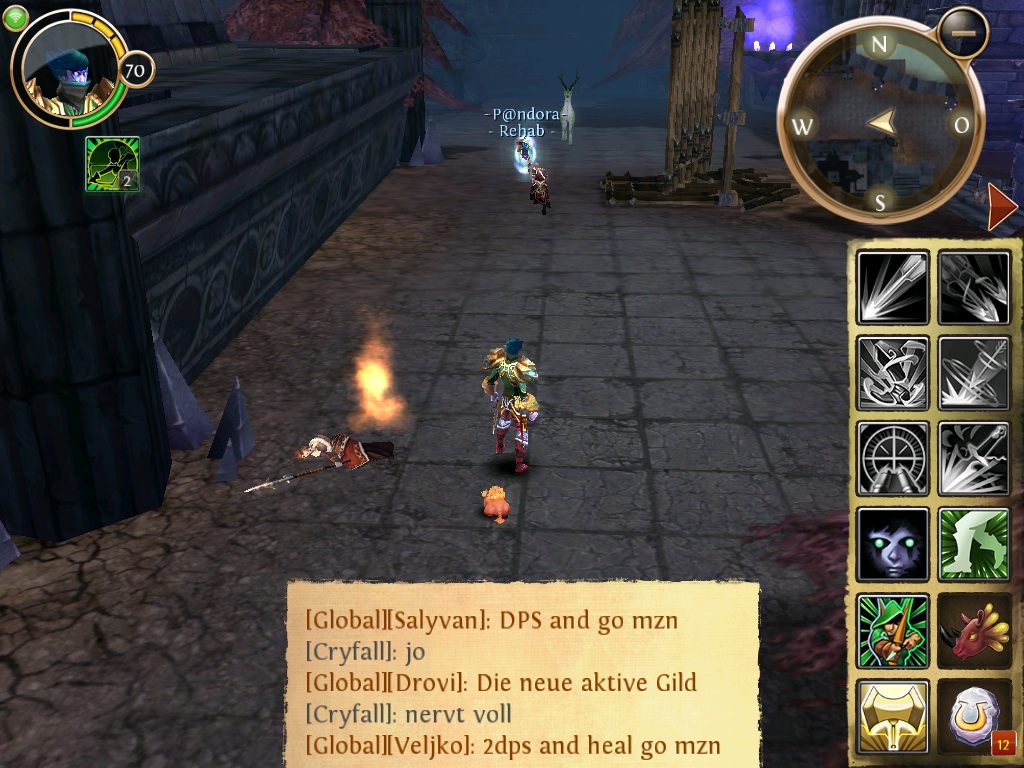The image size is (1024, 768).
Task: Use the green running leg skill
Action: point(974,544)
